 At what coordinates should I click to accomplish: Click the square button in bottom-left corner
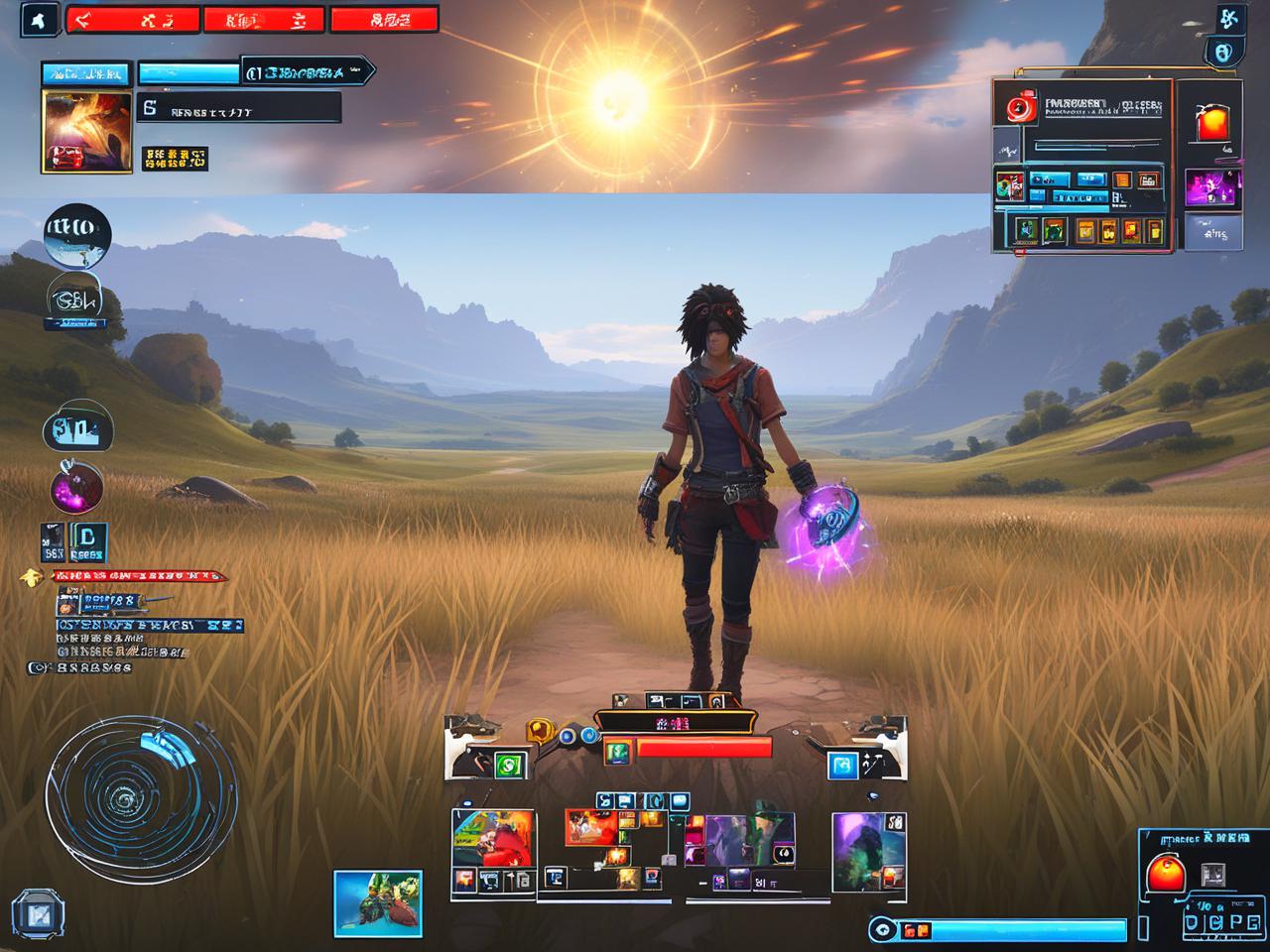coord(38,914)
